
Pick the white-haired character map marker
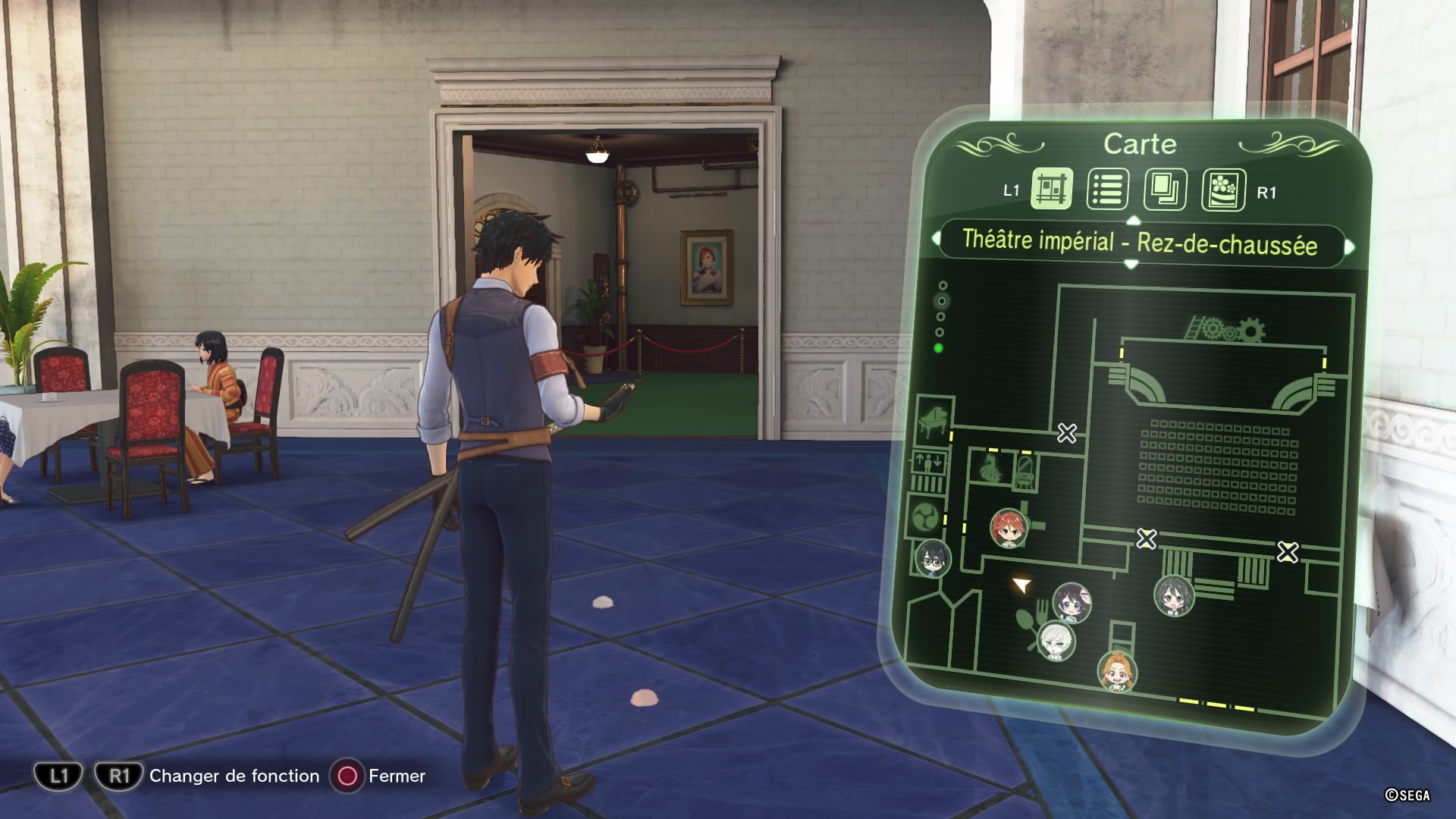coord(1056,641)
